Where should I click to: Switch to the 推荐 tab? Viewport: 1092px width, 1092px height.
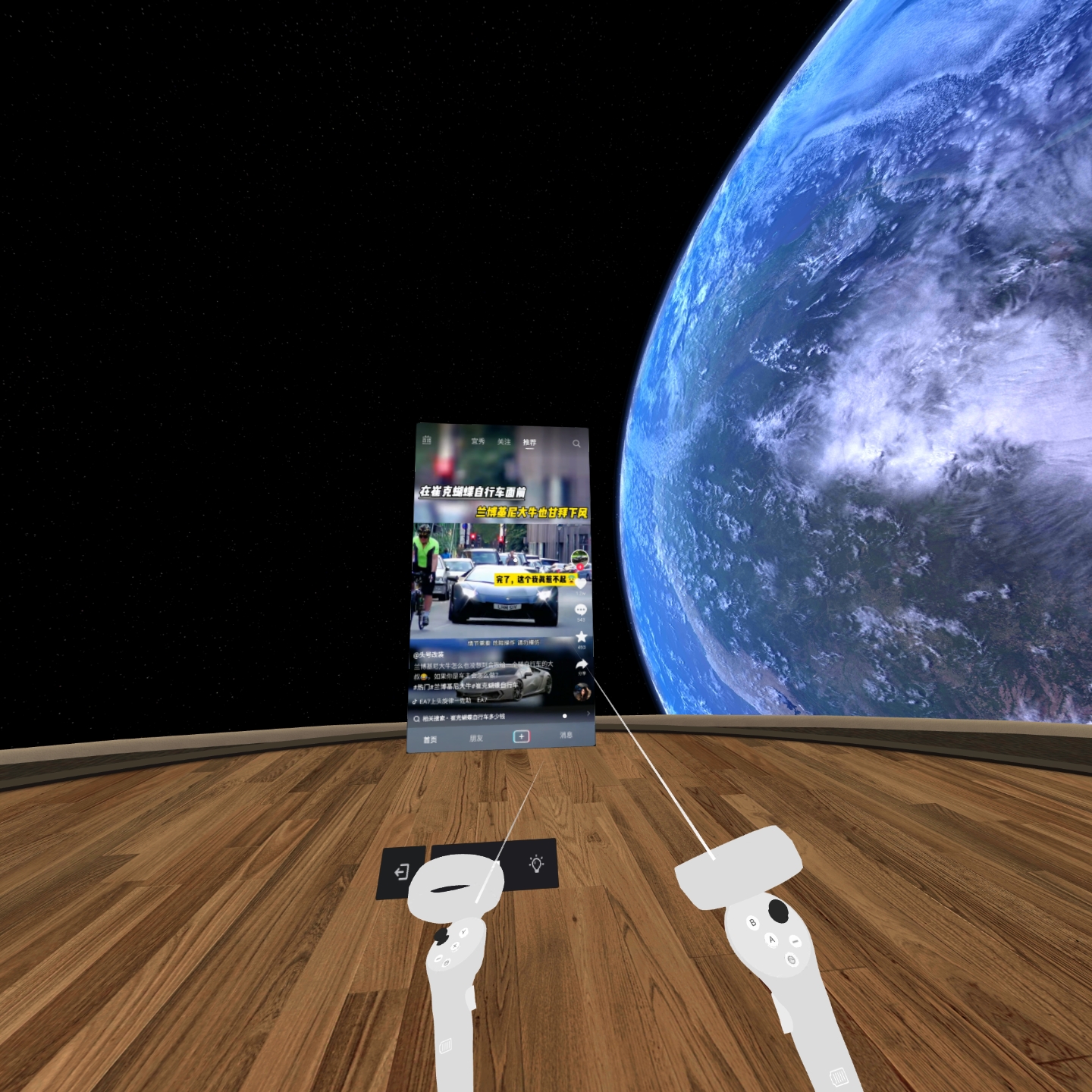pyautogui.click(x=529, y=443)
